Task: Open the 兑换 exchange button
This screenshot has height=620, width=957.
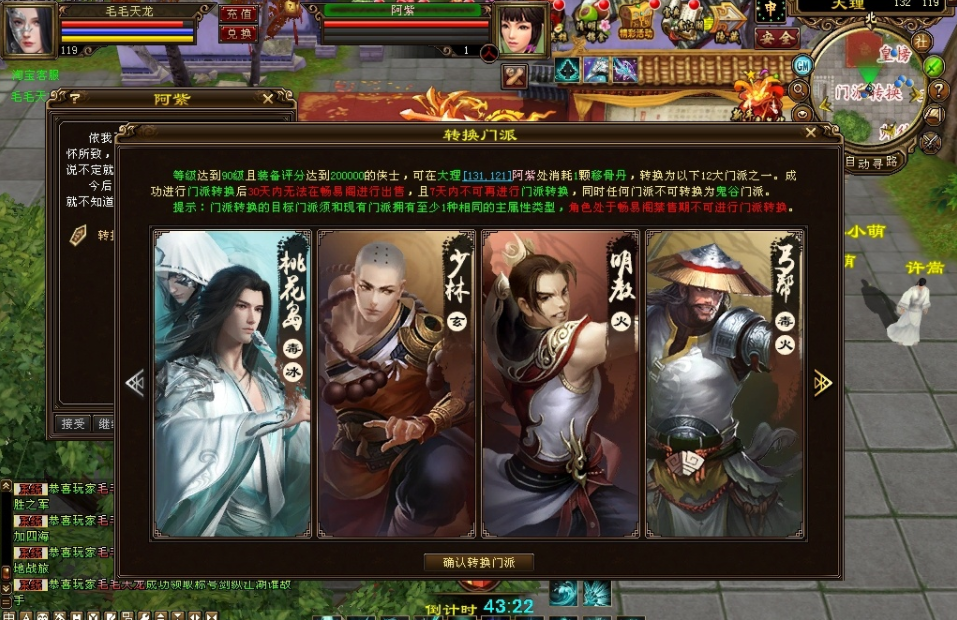Action: click(x=237, y=33)
